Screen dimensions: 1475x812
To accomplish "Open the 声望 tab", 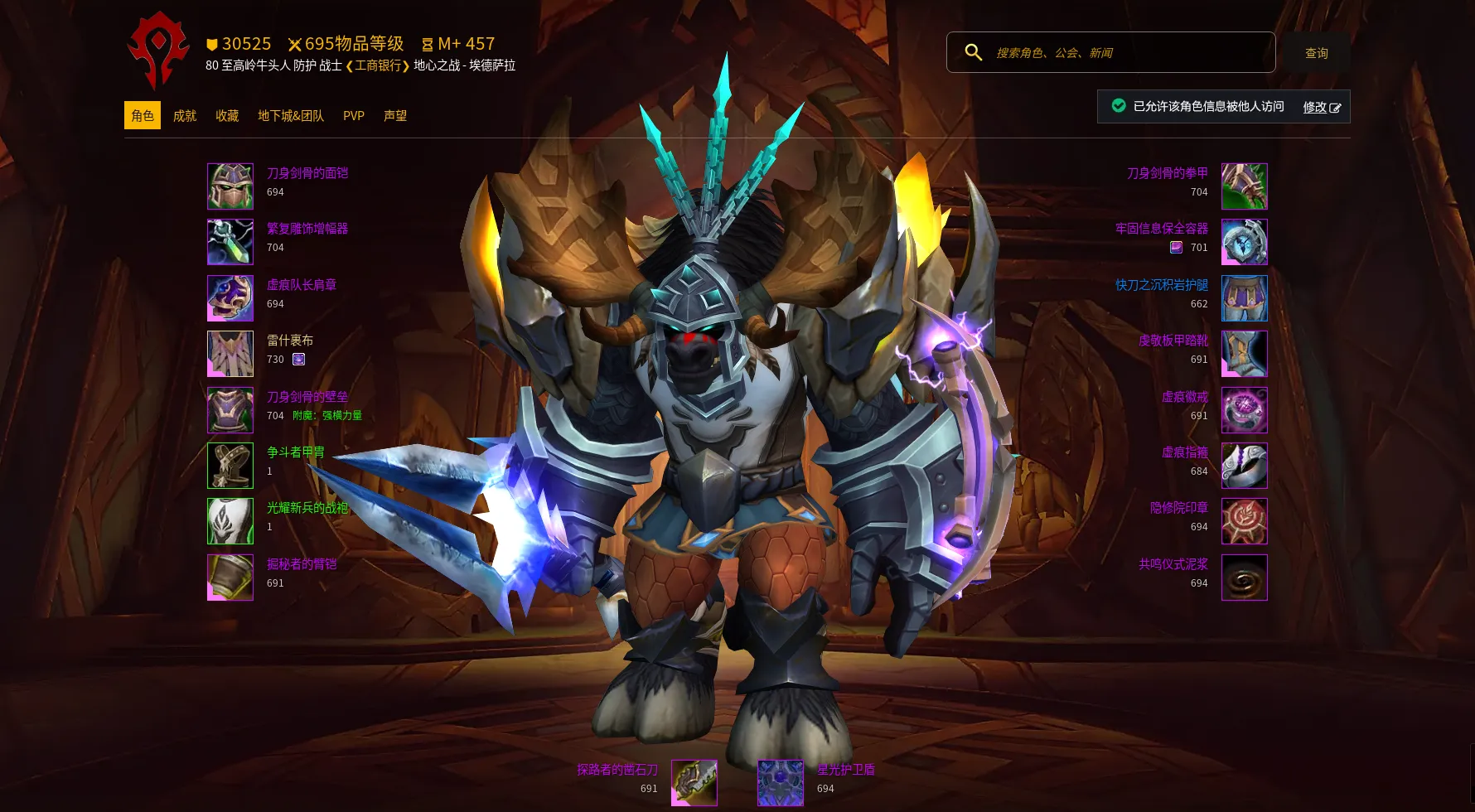I will tap(395, 116).
